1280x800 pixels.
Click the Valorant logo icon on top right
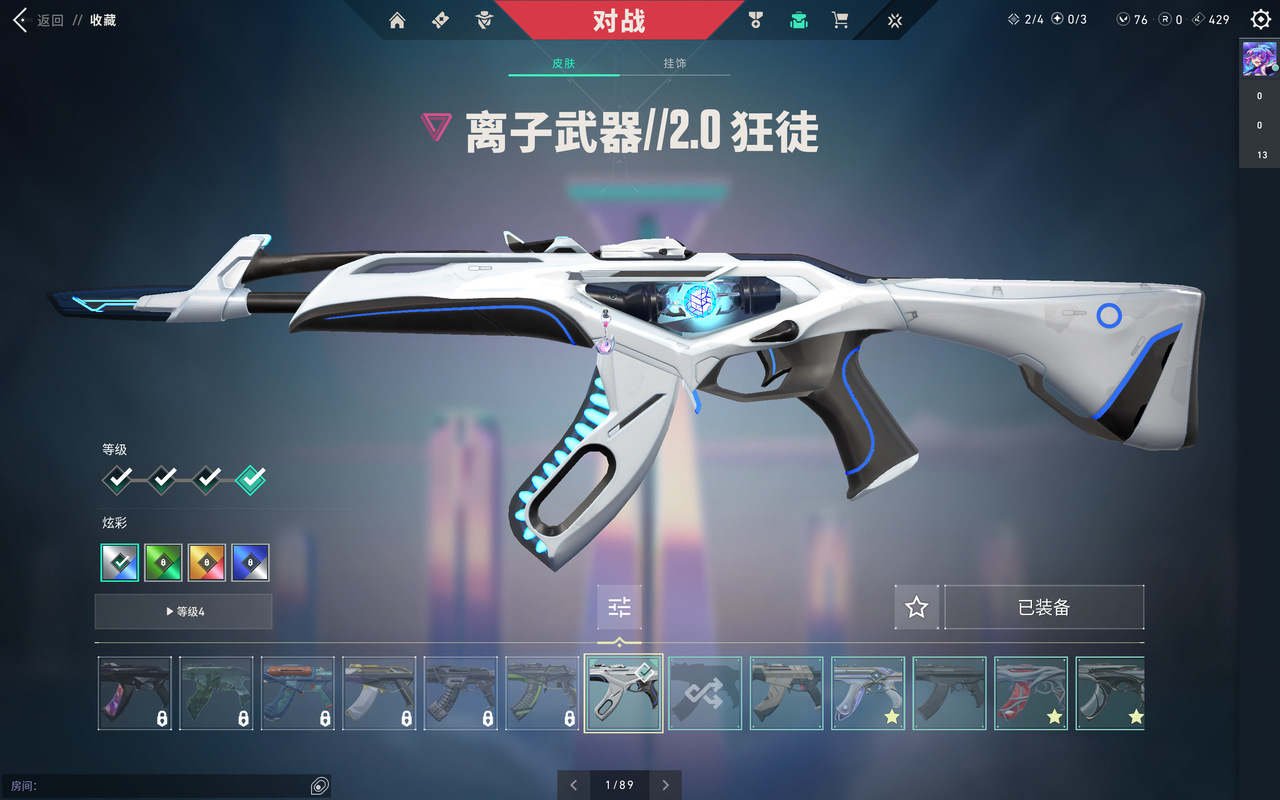(895, 19)
